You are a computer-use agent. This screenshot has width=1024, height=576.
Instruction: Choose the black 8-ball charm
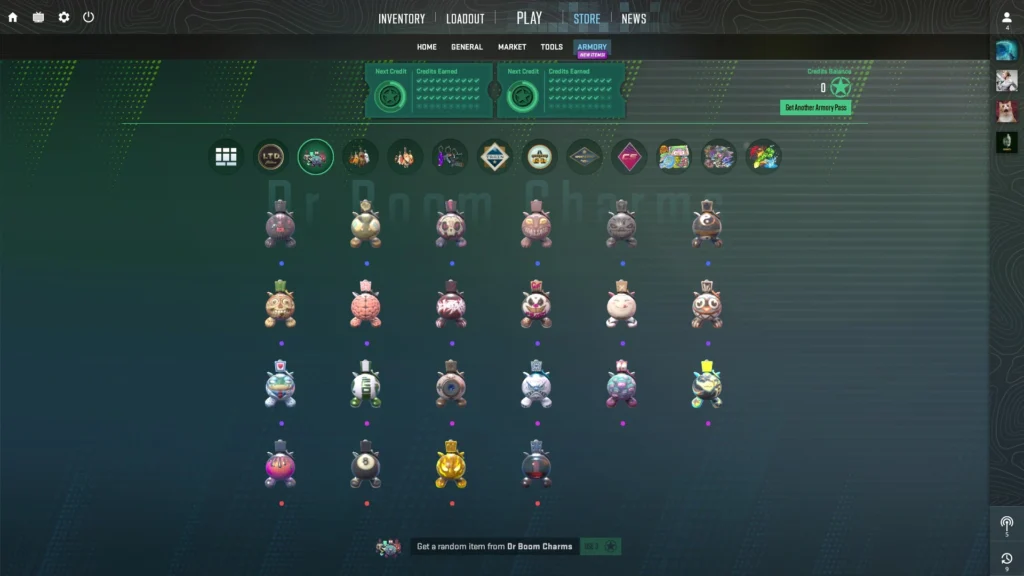click(x=367, y=466)
